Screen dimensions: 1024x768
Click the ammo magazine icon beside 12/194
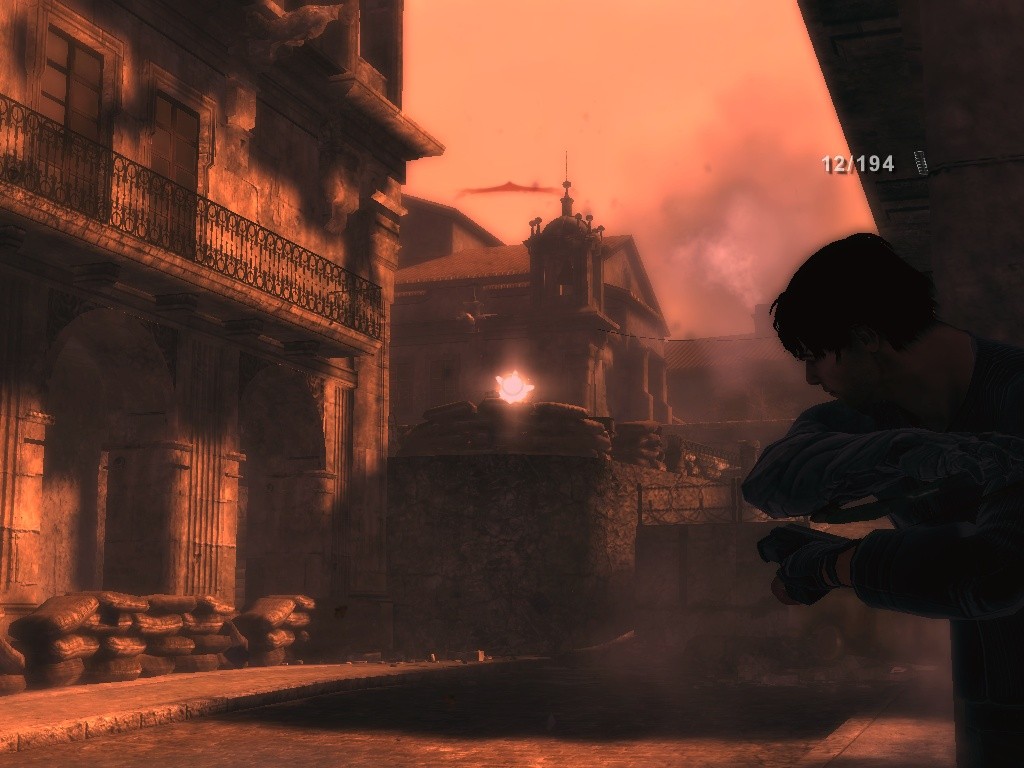tap(920, 163)
